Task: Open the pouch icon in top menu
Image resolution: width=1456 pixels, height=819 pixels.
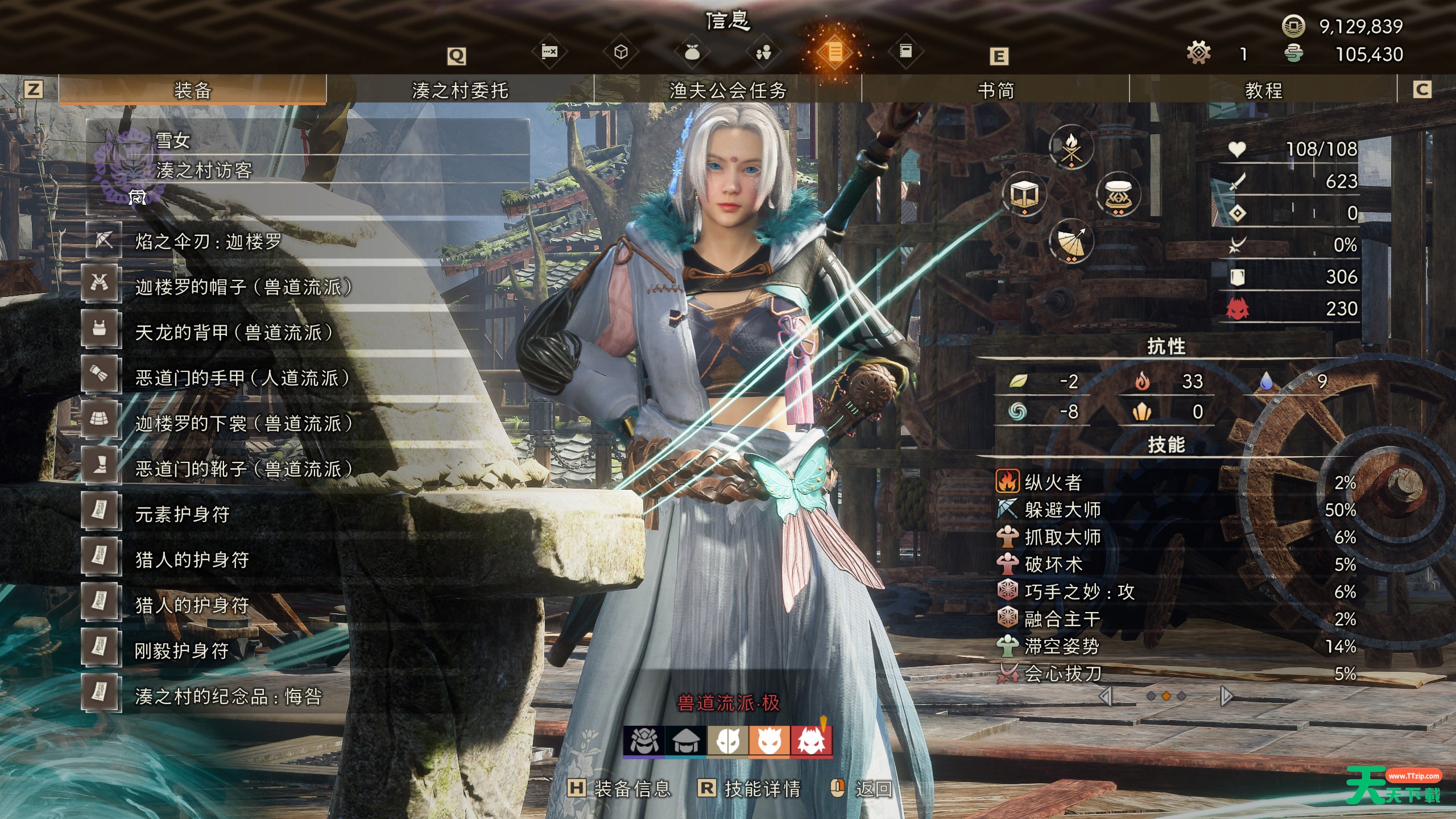Action: [x=692, y=52]
